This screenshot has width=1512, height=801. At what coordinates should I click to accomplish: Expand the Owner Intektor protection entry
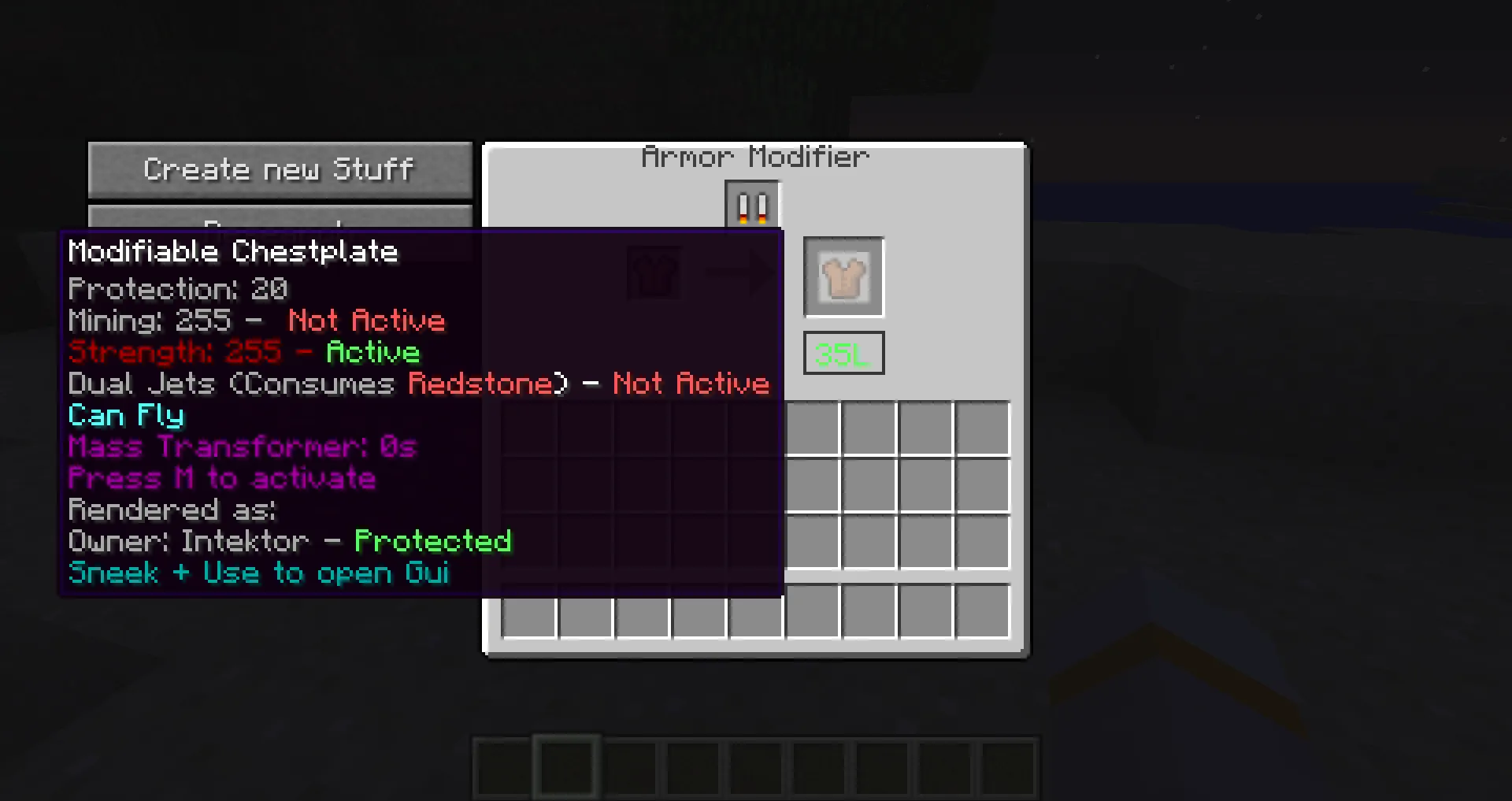(x=289, y=541)
